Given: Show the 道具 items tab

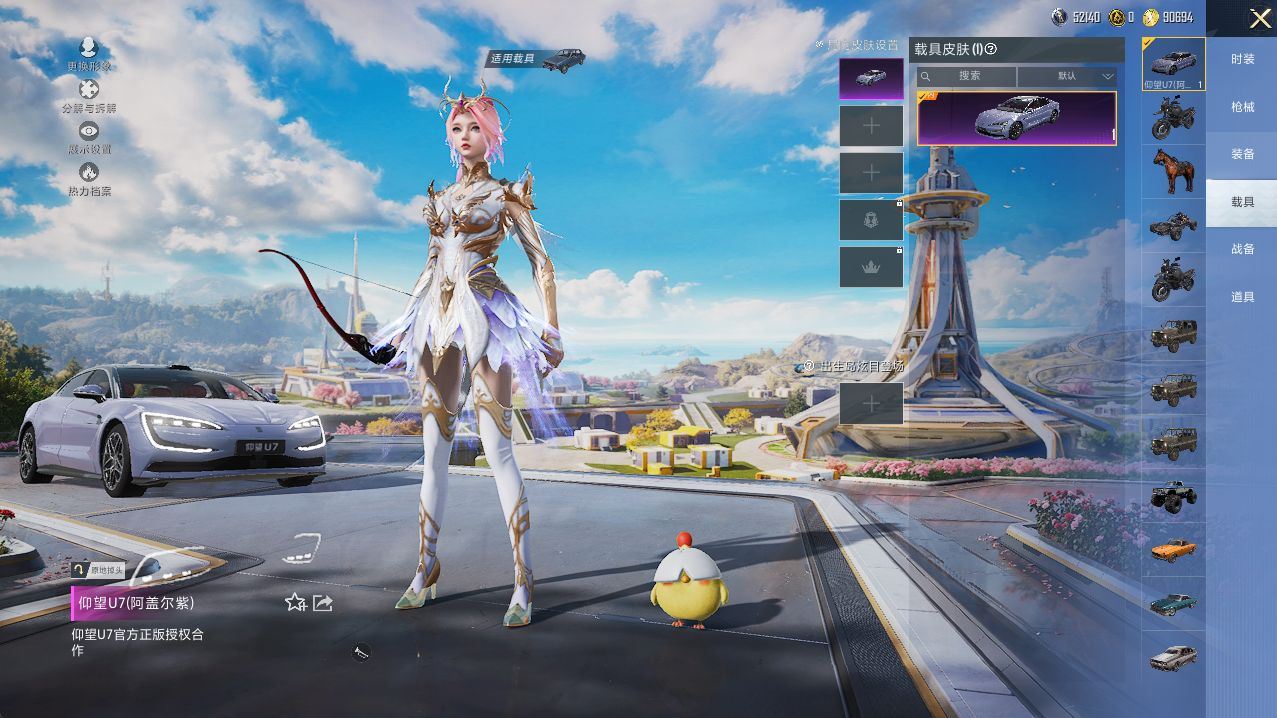Looking at the screenshot, I should point(1242,297).
